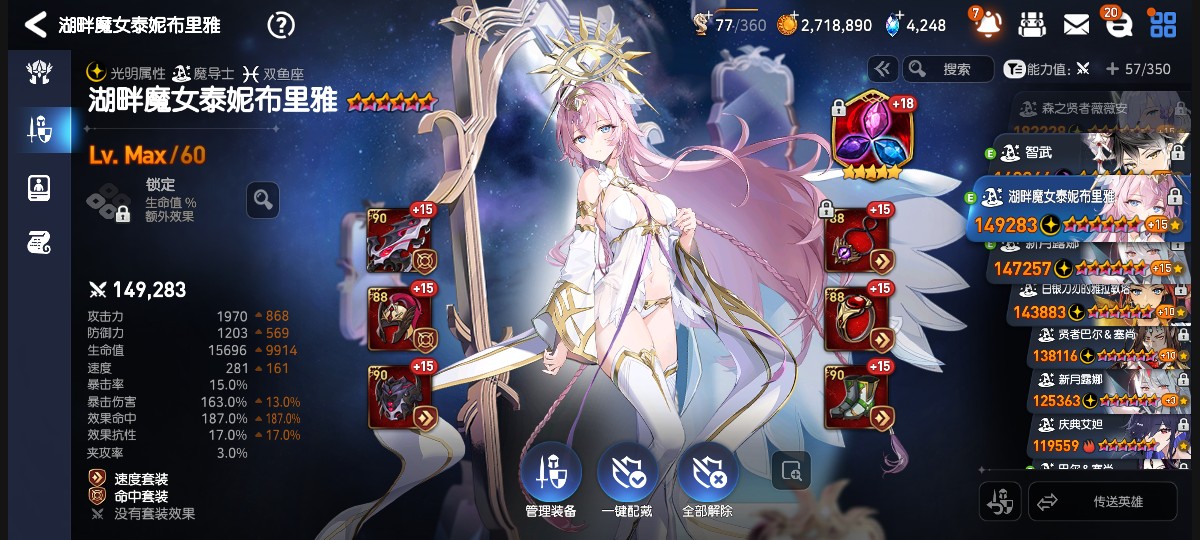The height and width of the screenshot is (540, 1200).
Task: Open the mail envelope icon
Action: (x=1076, y=24)
